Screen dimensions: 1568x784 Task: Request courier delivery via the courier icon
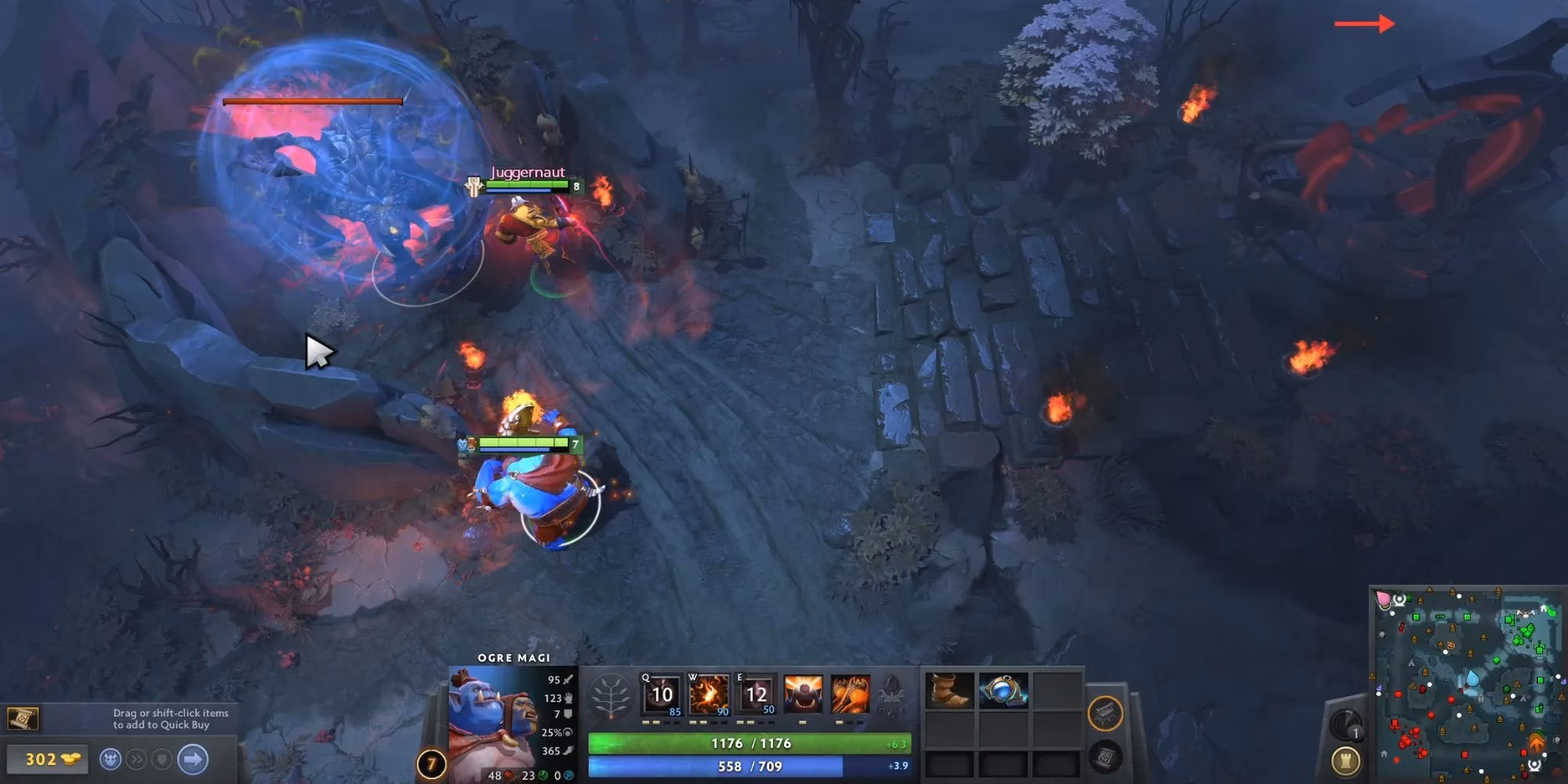111,759
